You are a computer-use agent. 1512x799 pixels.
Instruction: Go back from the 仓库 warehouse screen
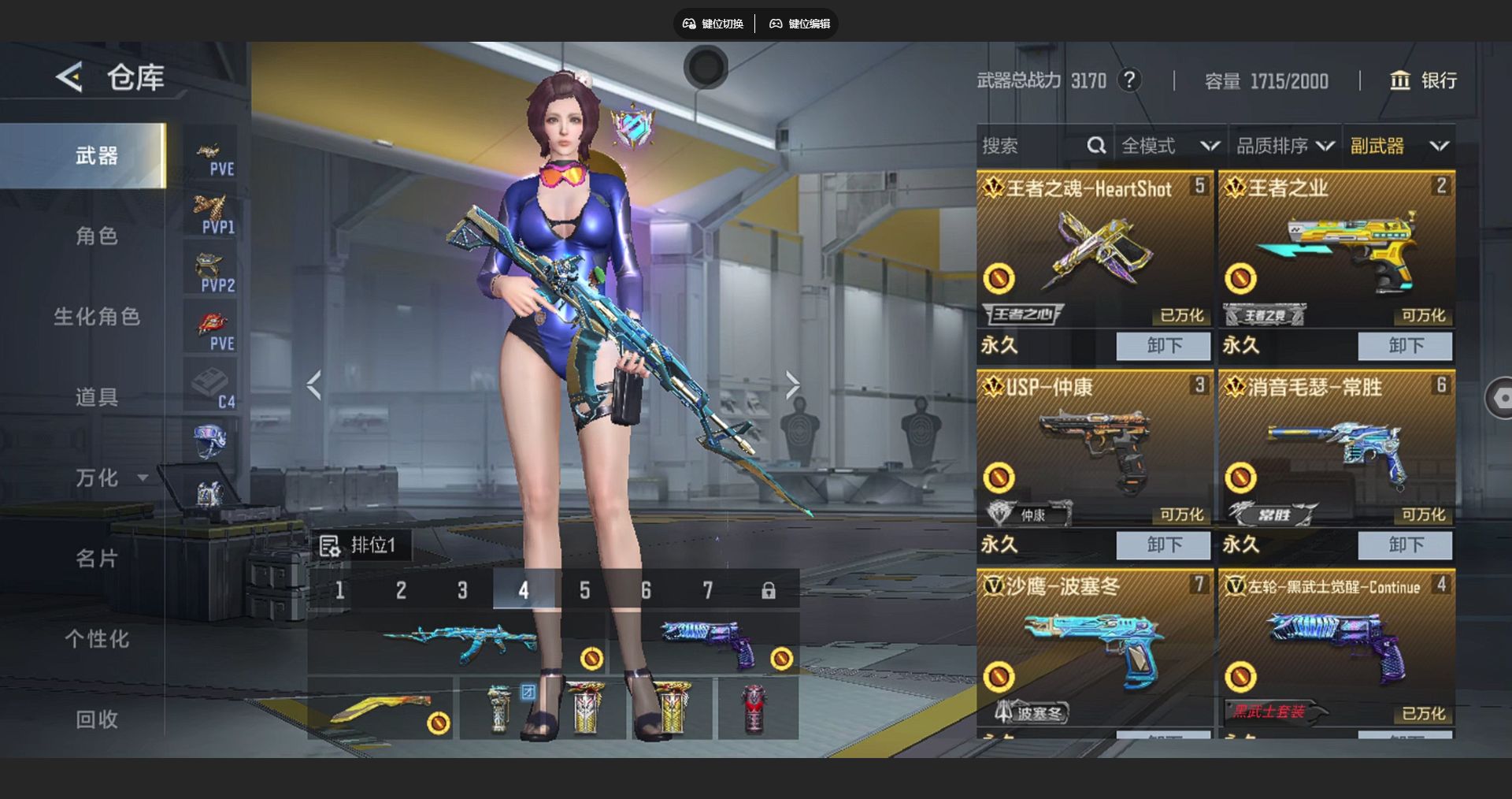tap(69, 77)
